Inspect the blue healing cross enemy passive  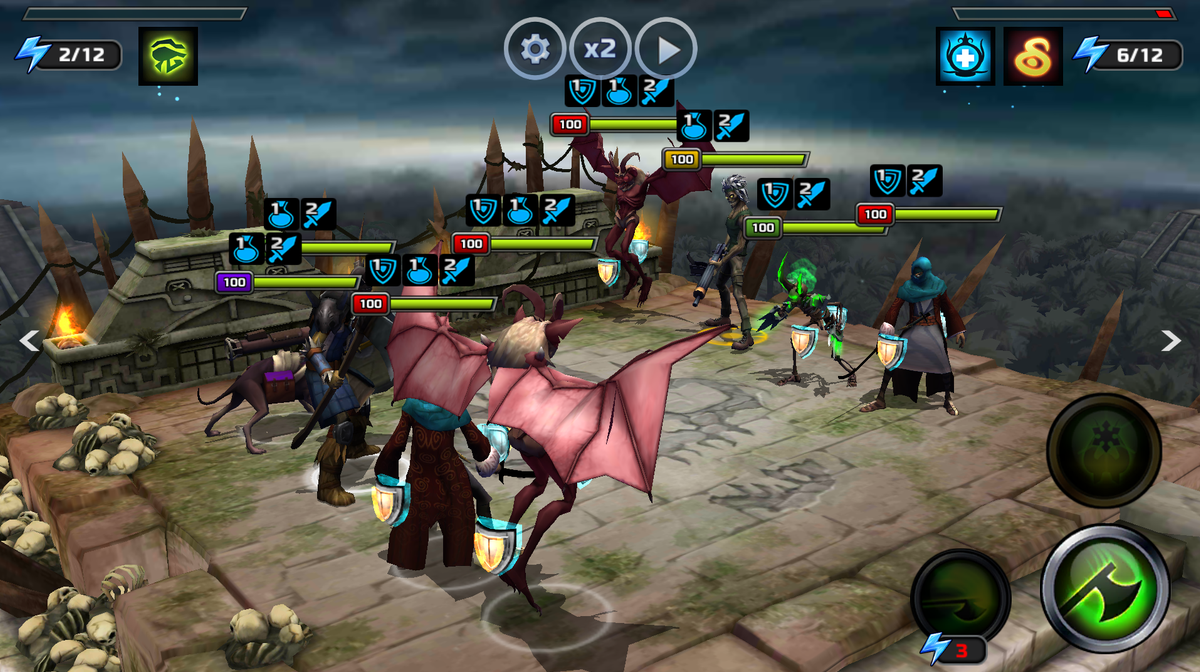(x=965, y=55)
